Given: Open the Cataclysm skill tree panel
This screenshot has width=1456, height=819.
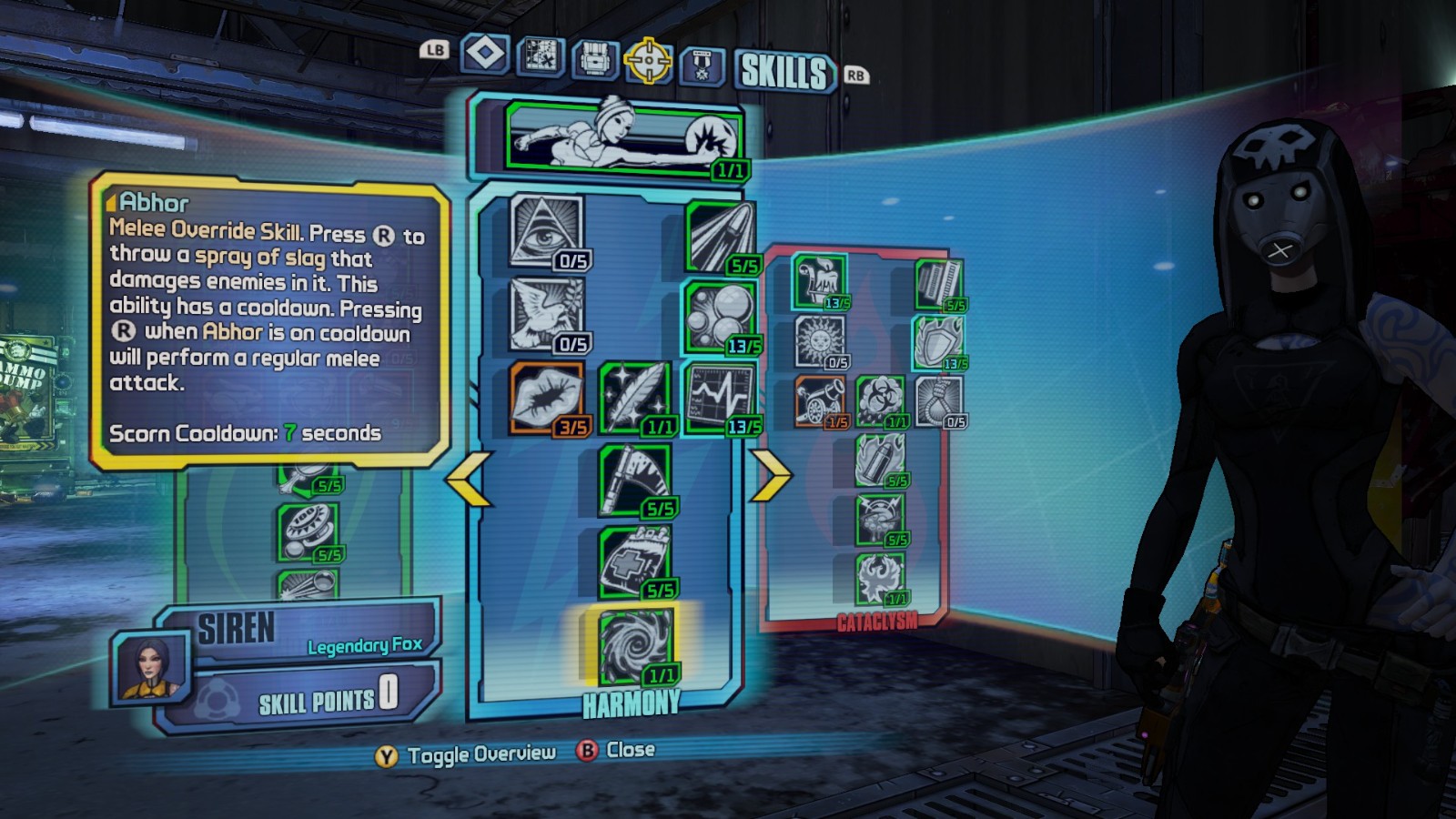Looking at the screenshot, I should click(x=877, y=622).
